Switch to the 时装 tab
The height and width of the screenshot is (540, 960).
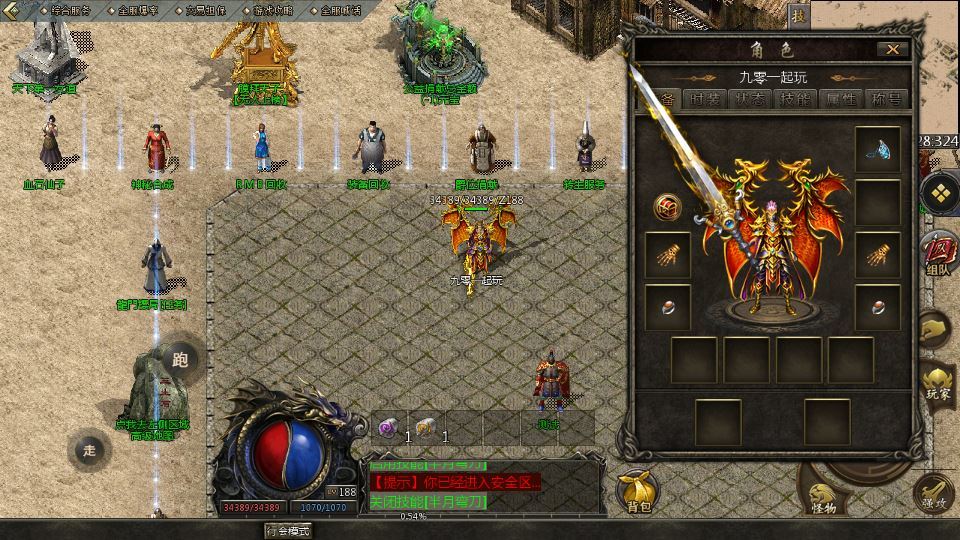click(x=704, y=99)
